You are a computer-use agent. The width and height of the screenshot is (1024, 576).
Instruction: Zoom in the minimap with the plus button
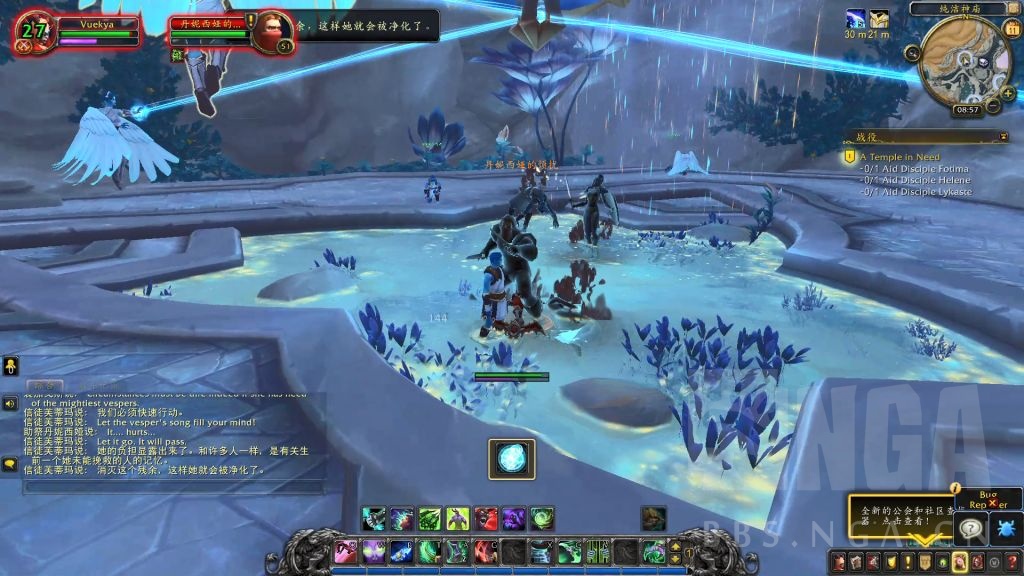click(1007, 94)
